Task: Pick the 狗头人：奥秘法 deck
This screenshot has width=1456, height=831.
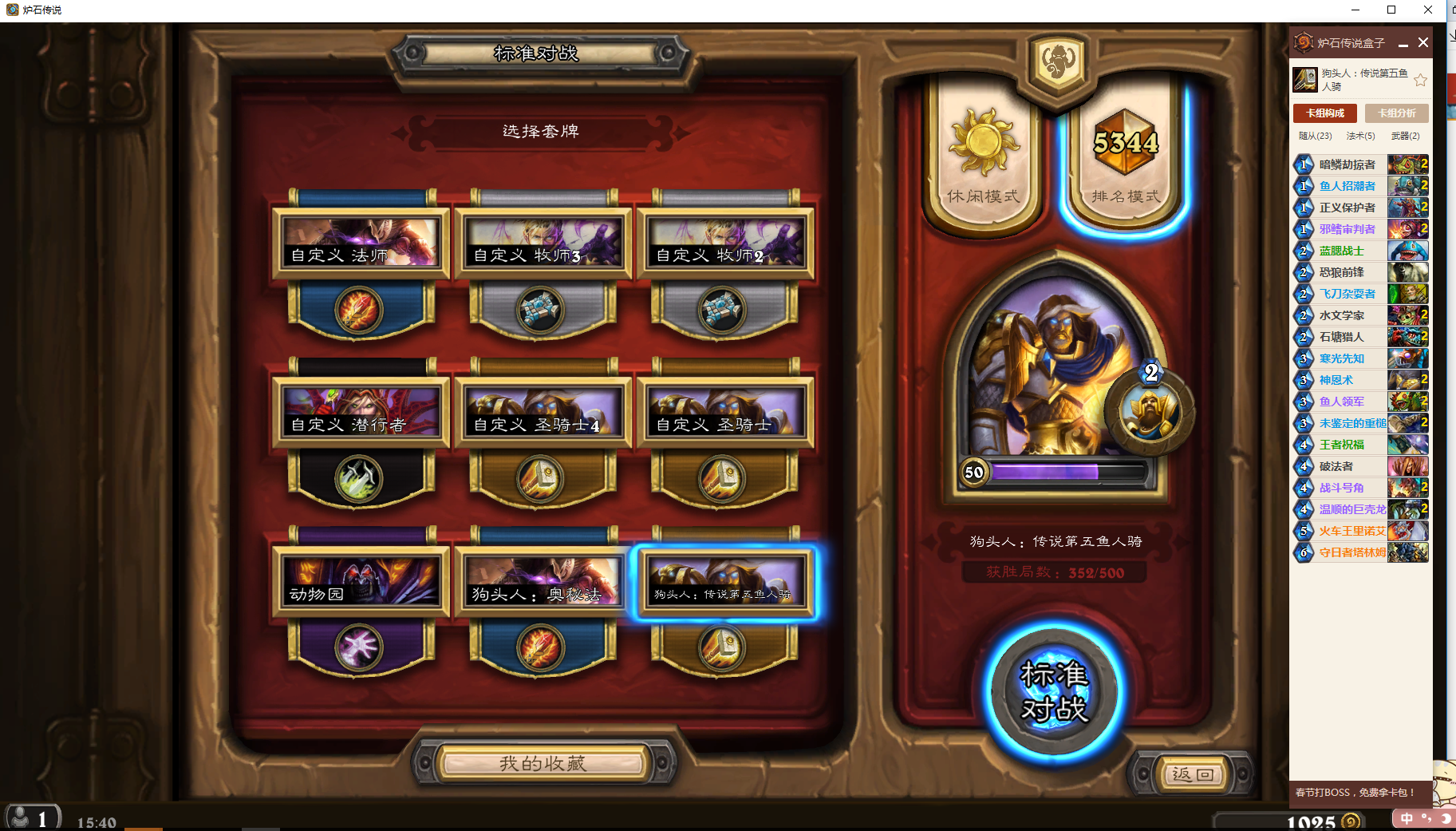Action: tap(543, 582)
